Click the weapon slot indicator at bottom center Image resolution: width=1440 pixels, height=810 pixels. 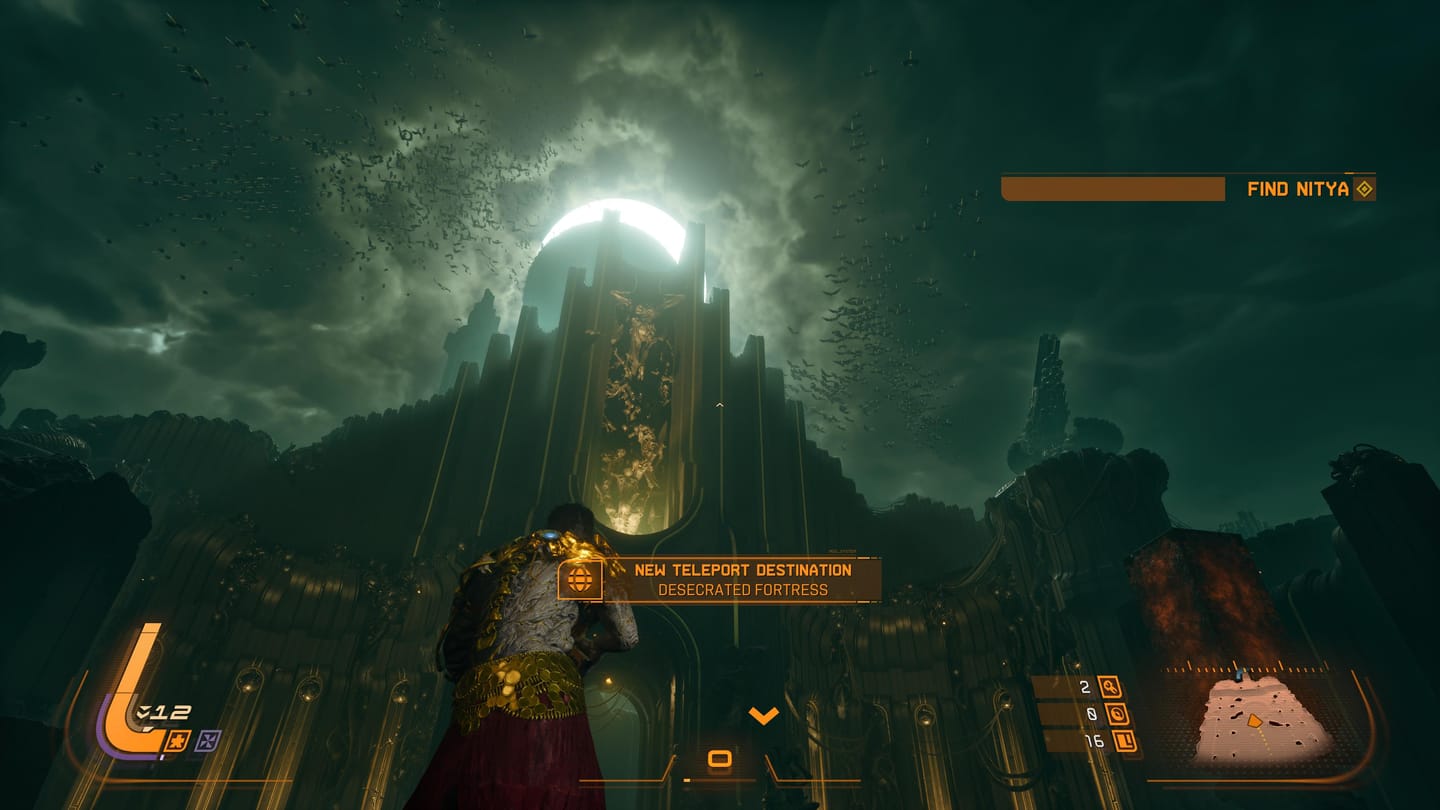pos(719,759)
